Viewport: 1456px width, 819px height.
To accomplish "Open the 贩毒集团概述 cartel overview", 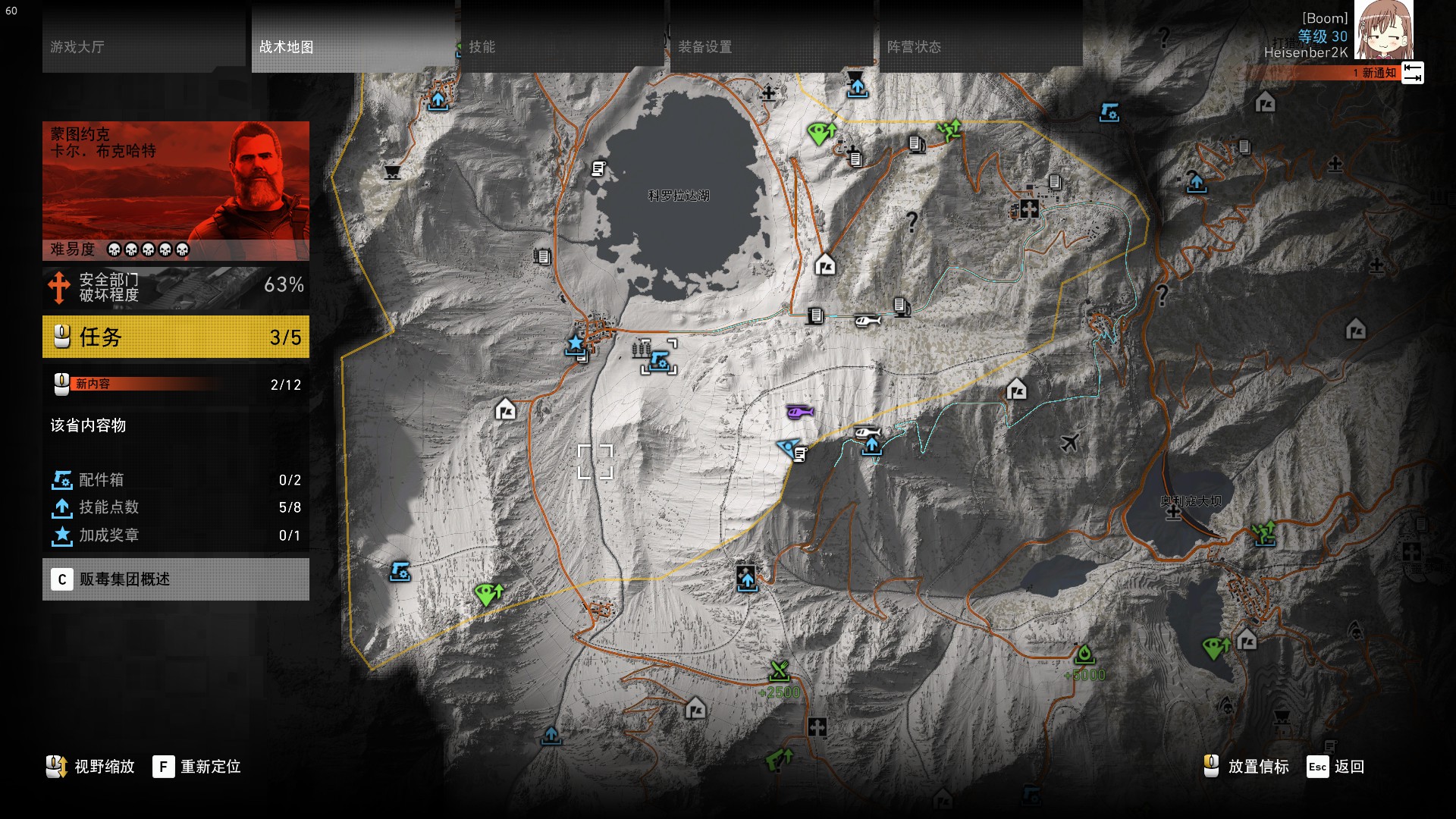I will tap(176, 579).
